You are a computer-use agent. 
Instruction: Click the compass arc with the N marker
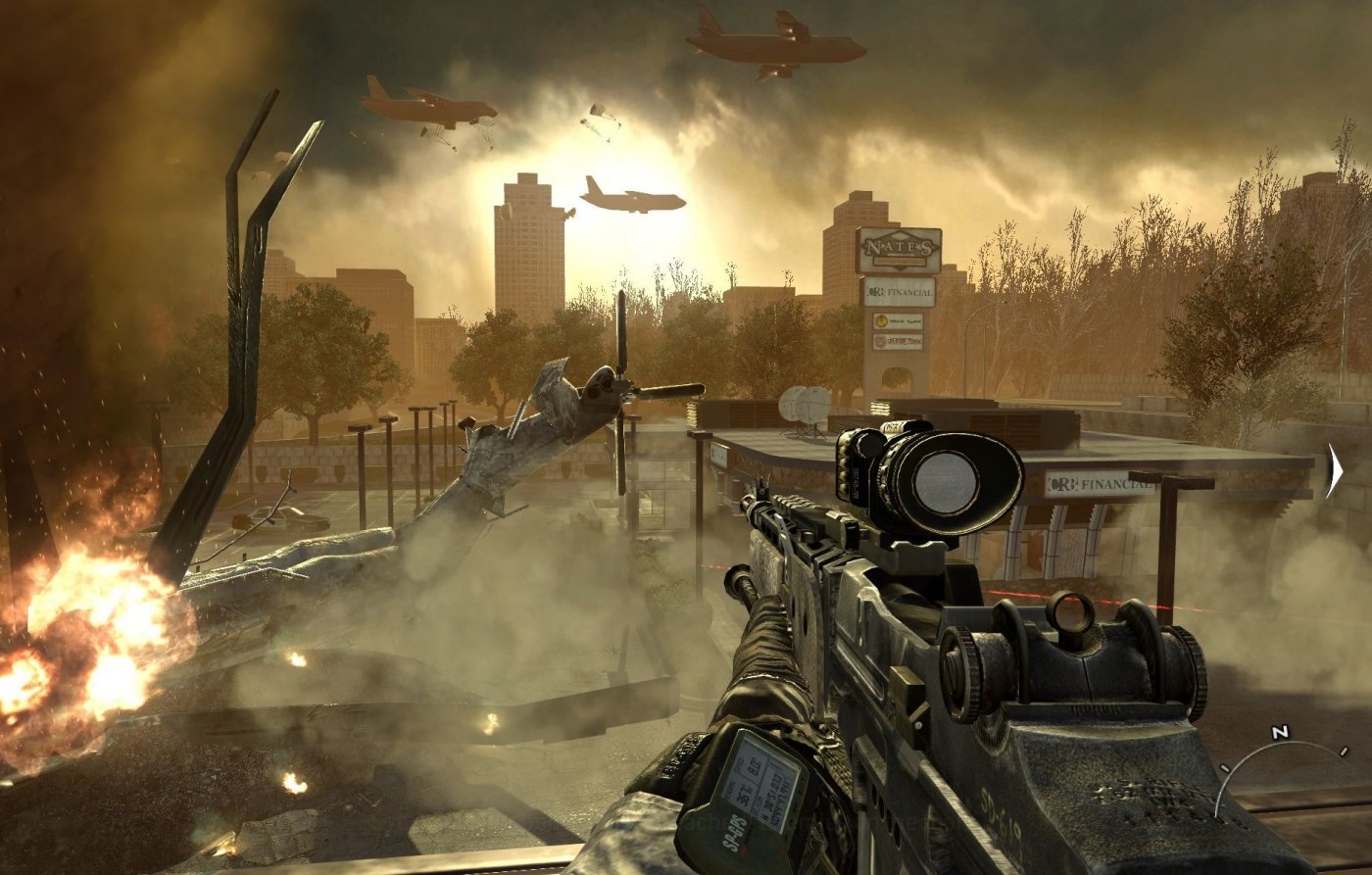click(x=1278, y=754)
